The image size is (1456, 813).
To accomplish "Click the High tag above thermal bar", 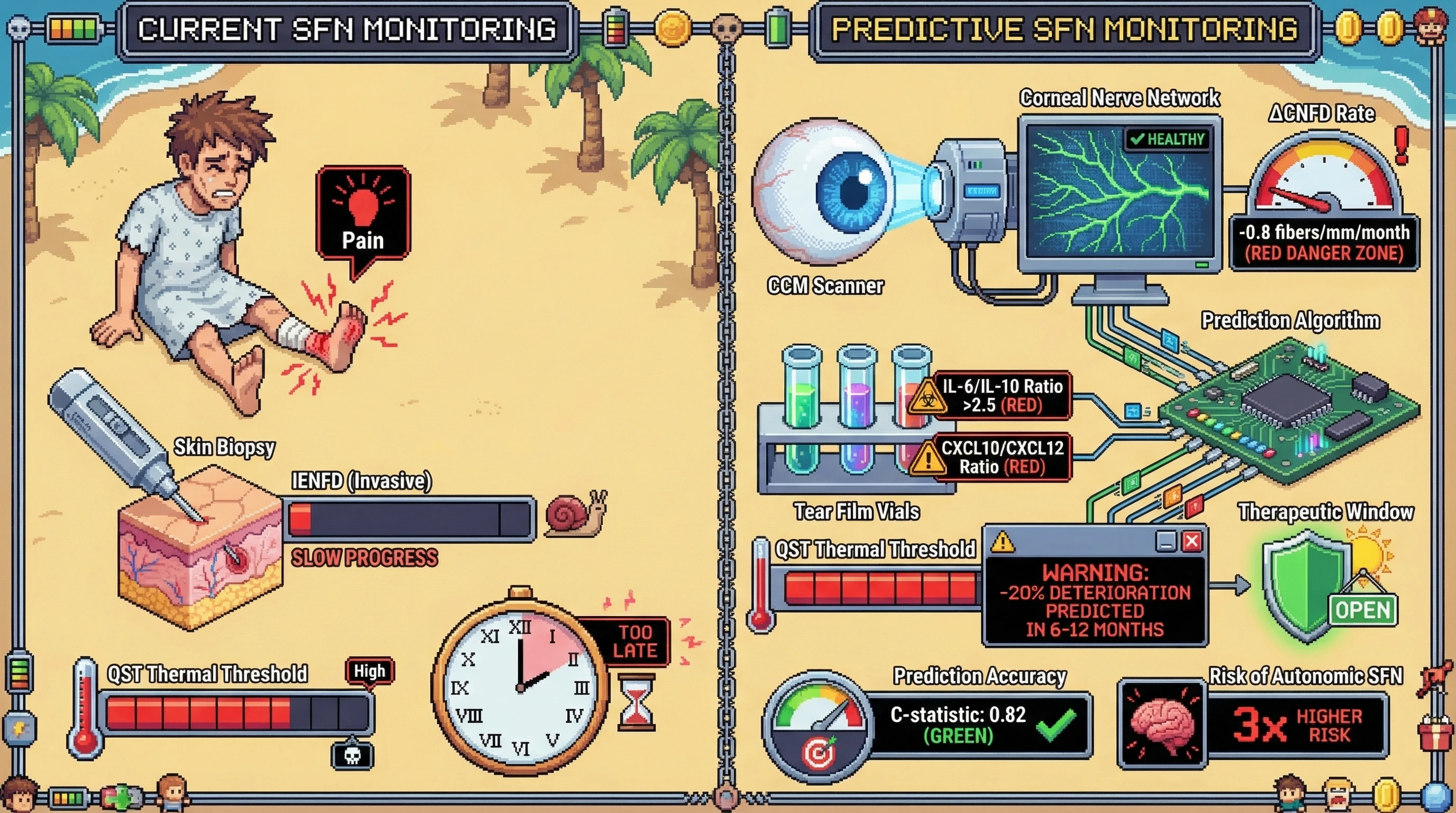I will (x=369, y=671).
